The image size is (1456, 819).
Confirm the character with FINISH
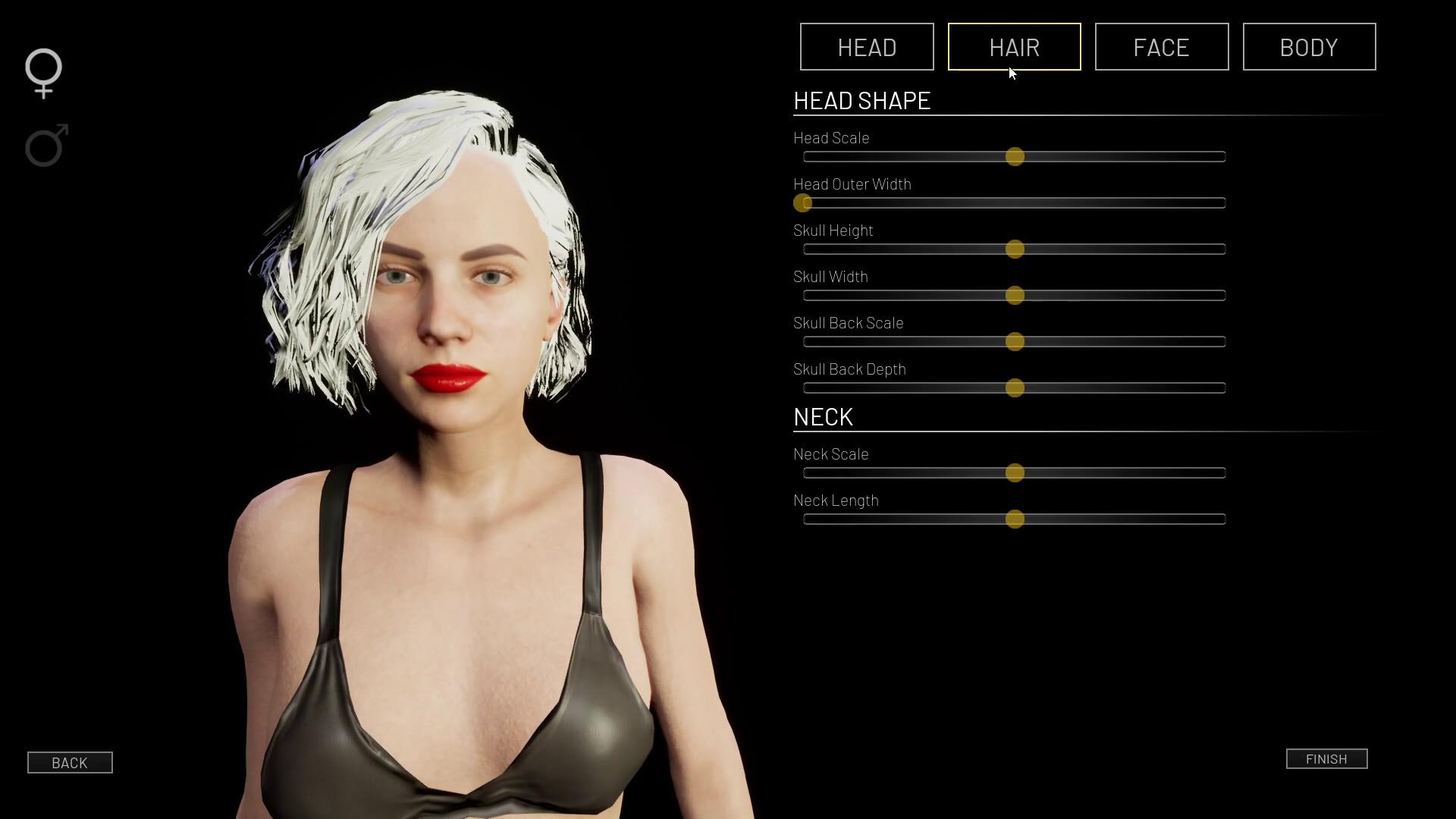(1326, 759)
